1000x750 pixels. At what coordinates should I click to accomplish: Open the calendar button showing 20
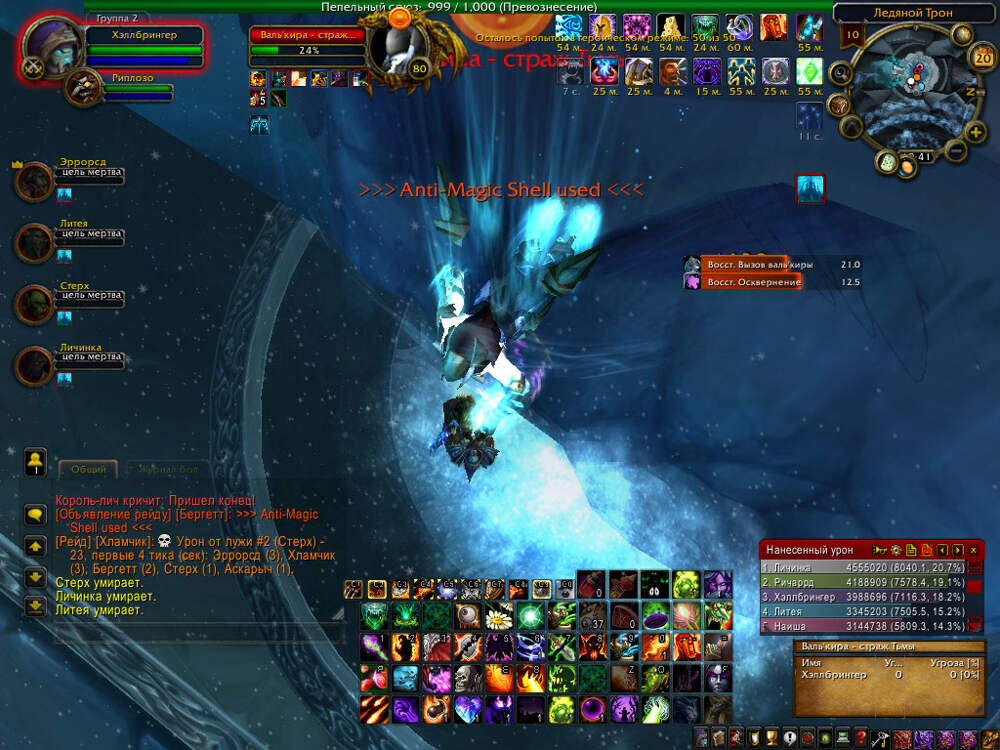[982, 58]
